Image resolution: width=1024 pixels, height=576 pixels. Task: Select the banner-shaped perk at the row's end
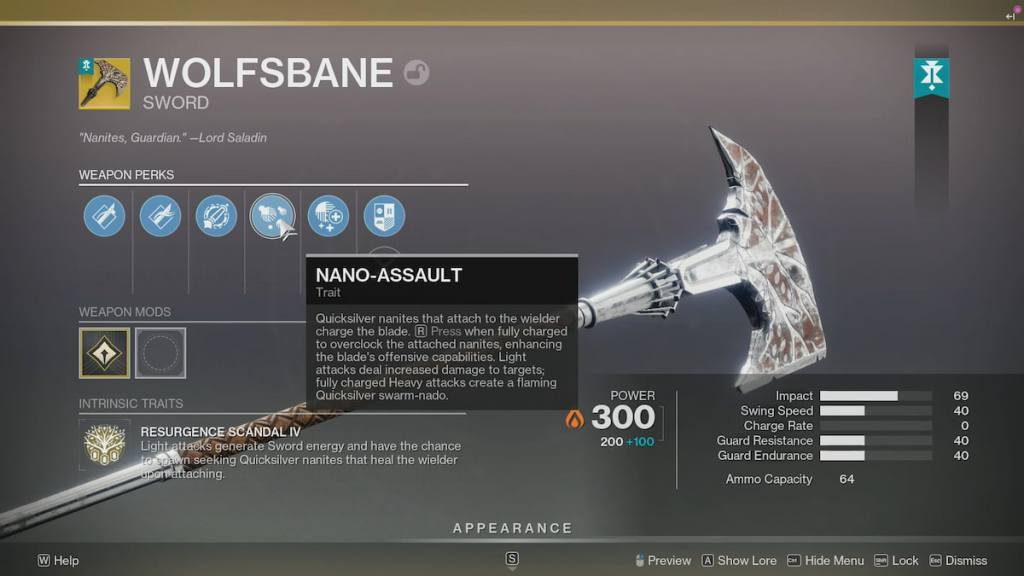[383, 216]
